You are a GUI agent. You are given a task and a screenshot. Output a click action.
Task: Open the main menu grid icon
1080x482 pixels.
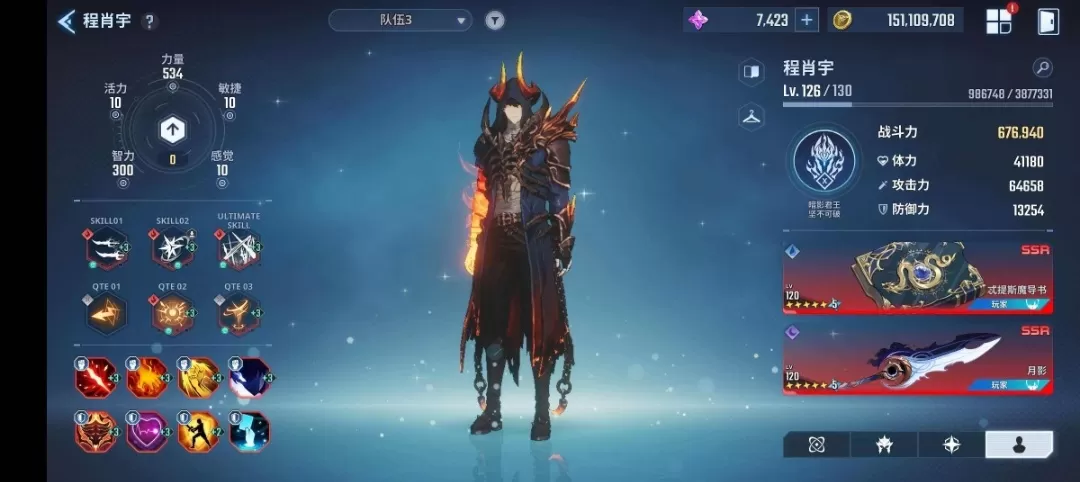pyautogui.click(x=999, y=21)
